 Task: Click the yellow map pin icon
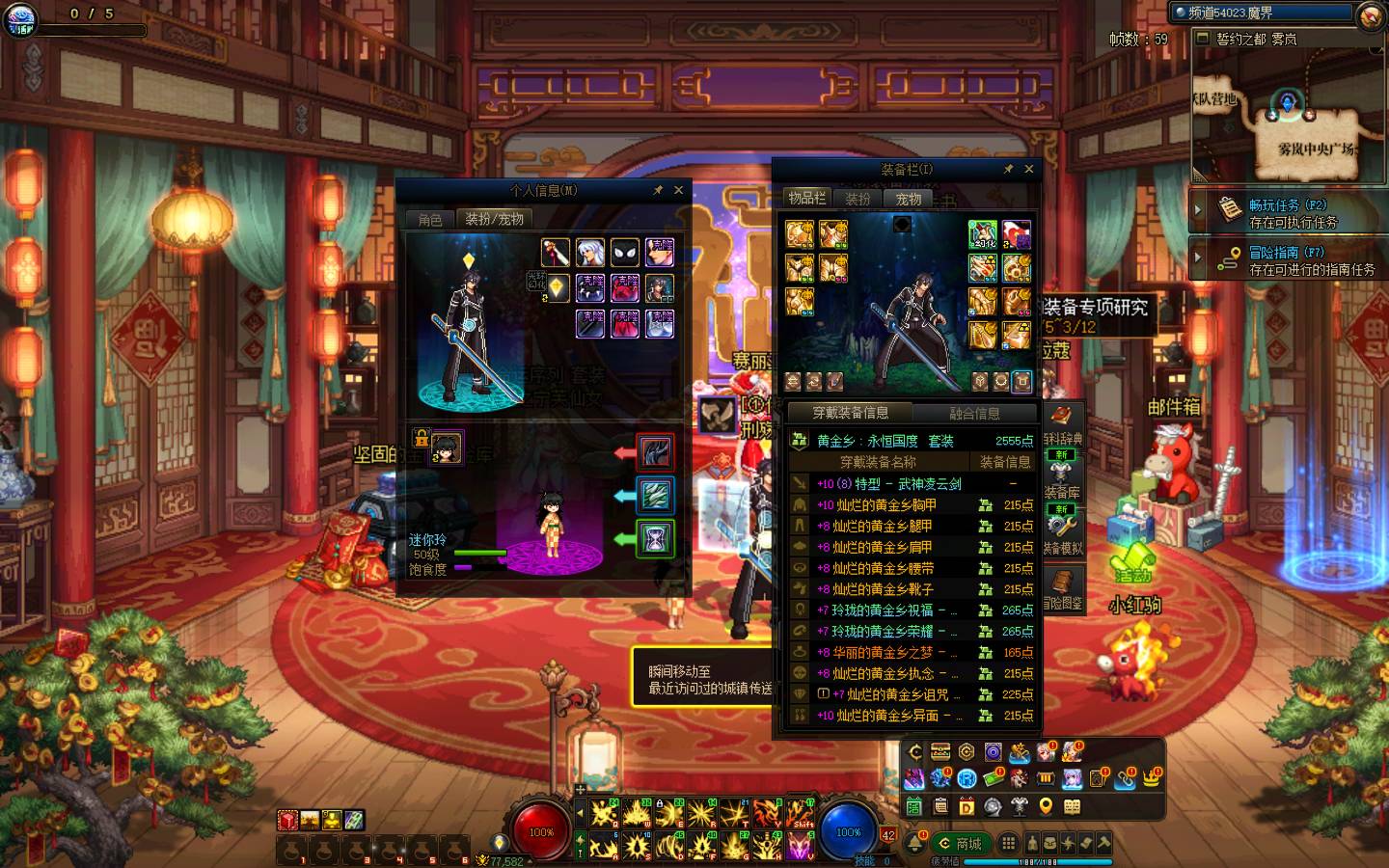coord(1045,806)
